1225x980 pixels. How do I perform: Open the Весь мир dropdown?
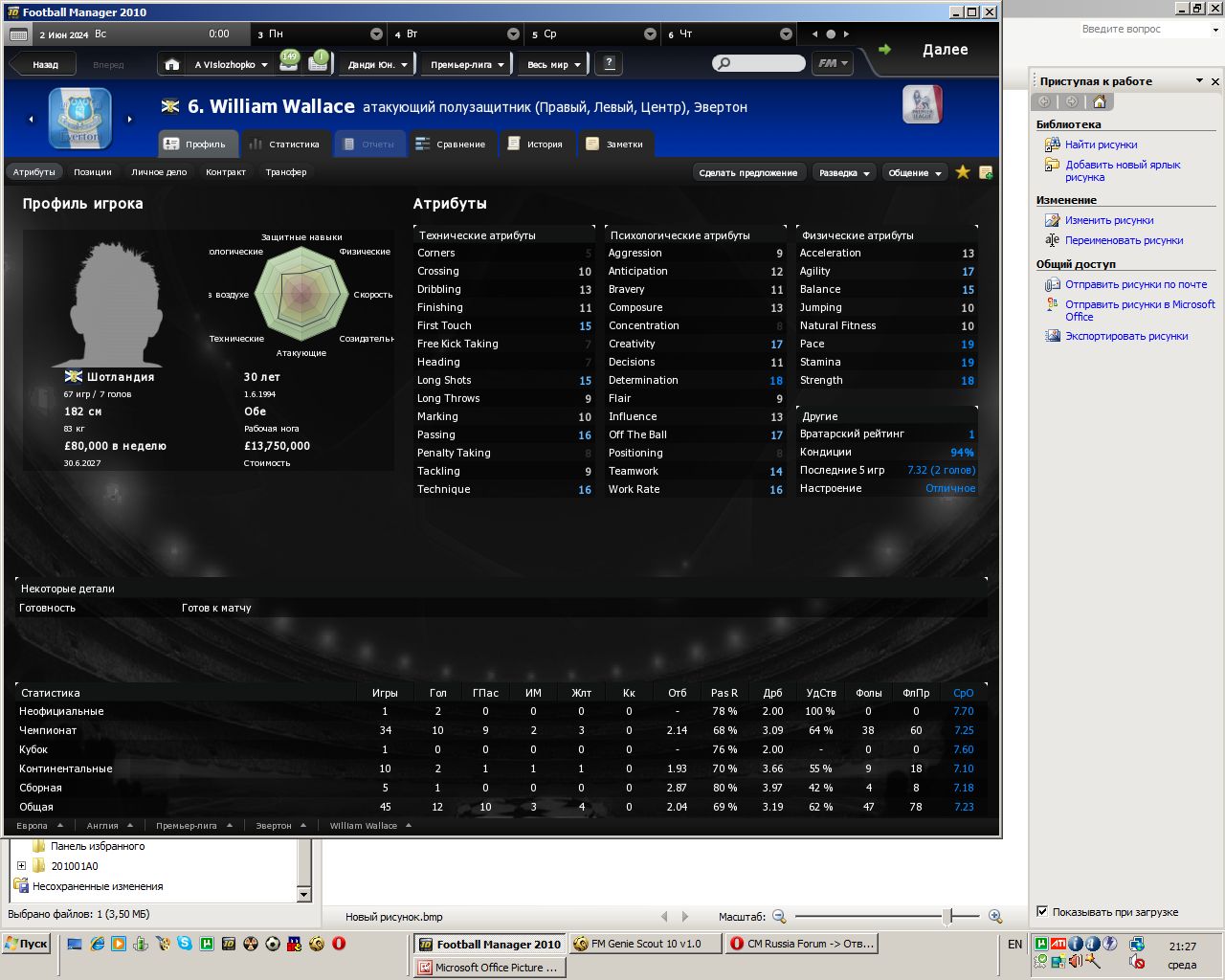[x=553, y=65]
